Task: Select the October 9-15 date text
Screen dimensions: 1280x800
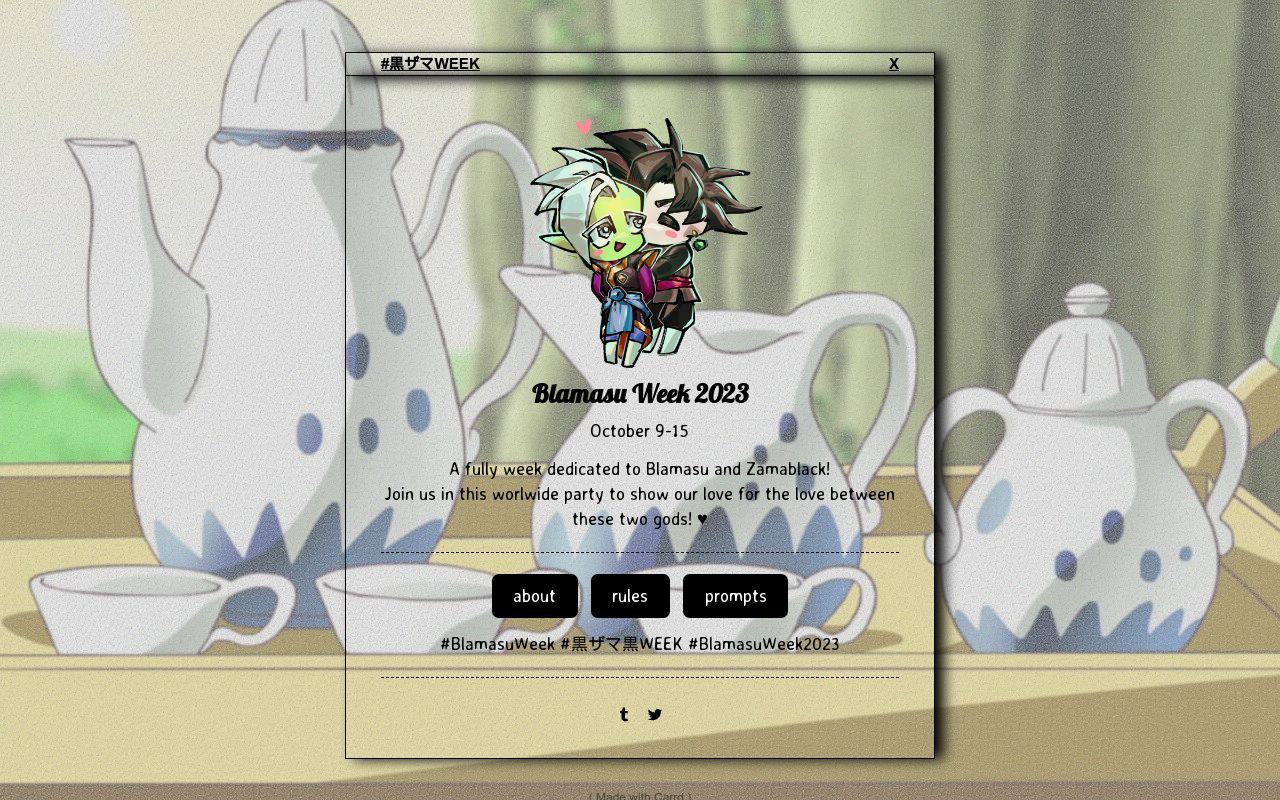Action: click(639, 430)
